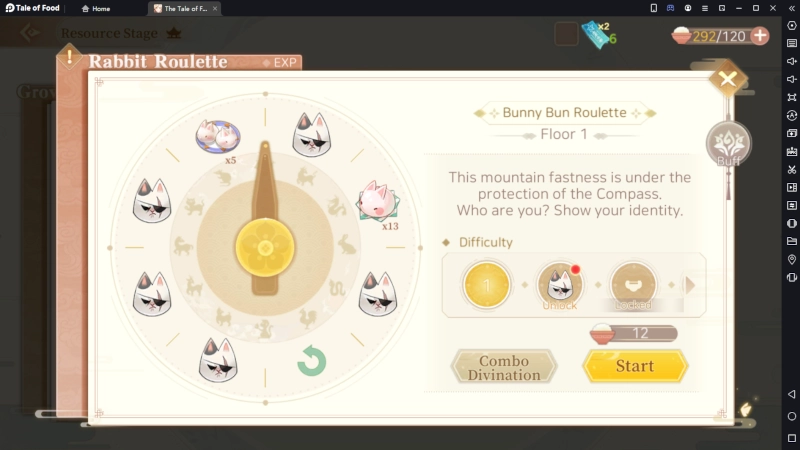
Task: Go back using the top-left arrow
Action: click(x=30, y=32)
